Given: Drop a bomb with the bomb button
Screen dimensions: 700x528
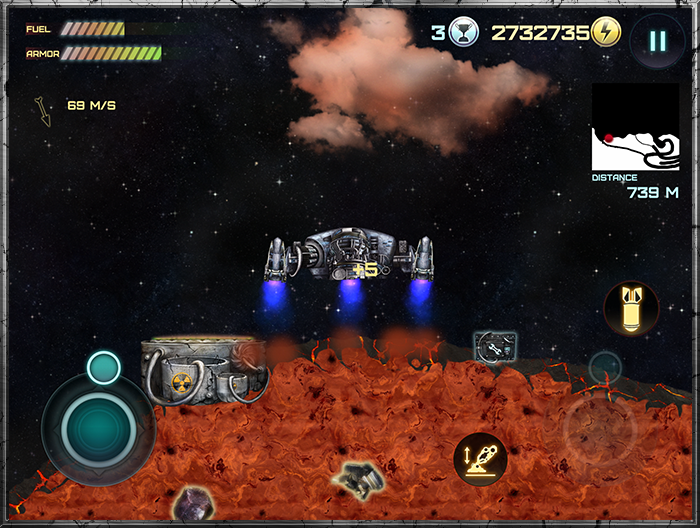Looking at the screenshot, I should click(631, 308).
